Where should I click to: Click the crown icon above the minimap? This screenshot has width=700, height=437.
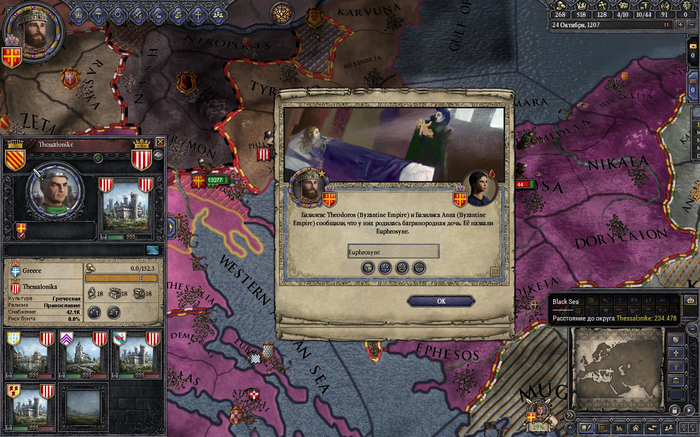[690, 301]
